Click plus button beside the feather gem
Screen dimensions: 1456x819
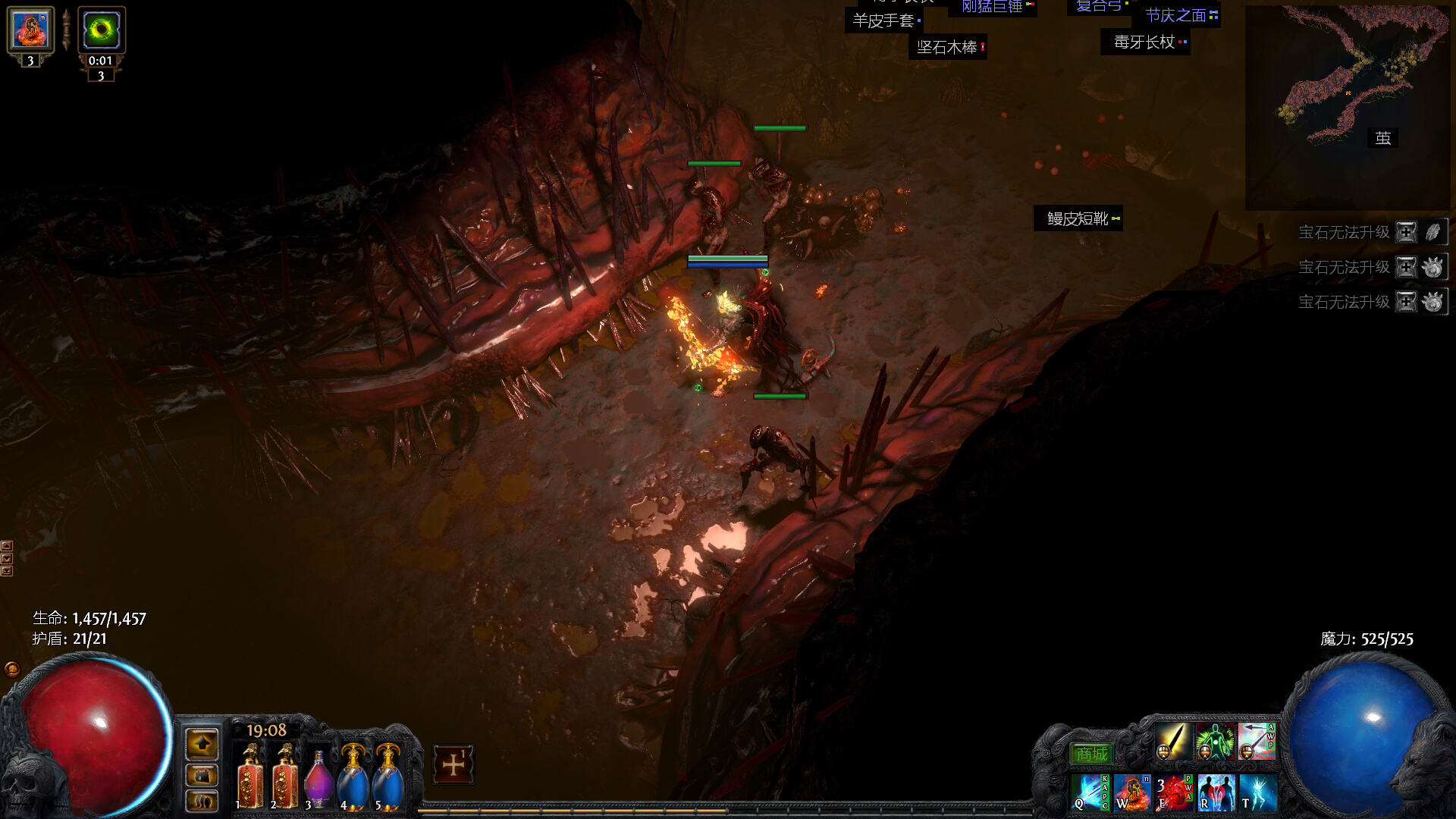tap(1407, 232)
